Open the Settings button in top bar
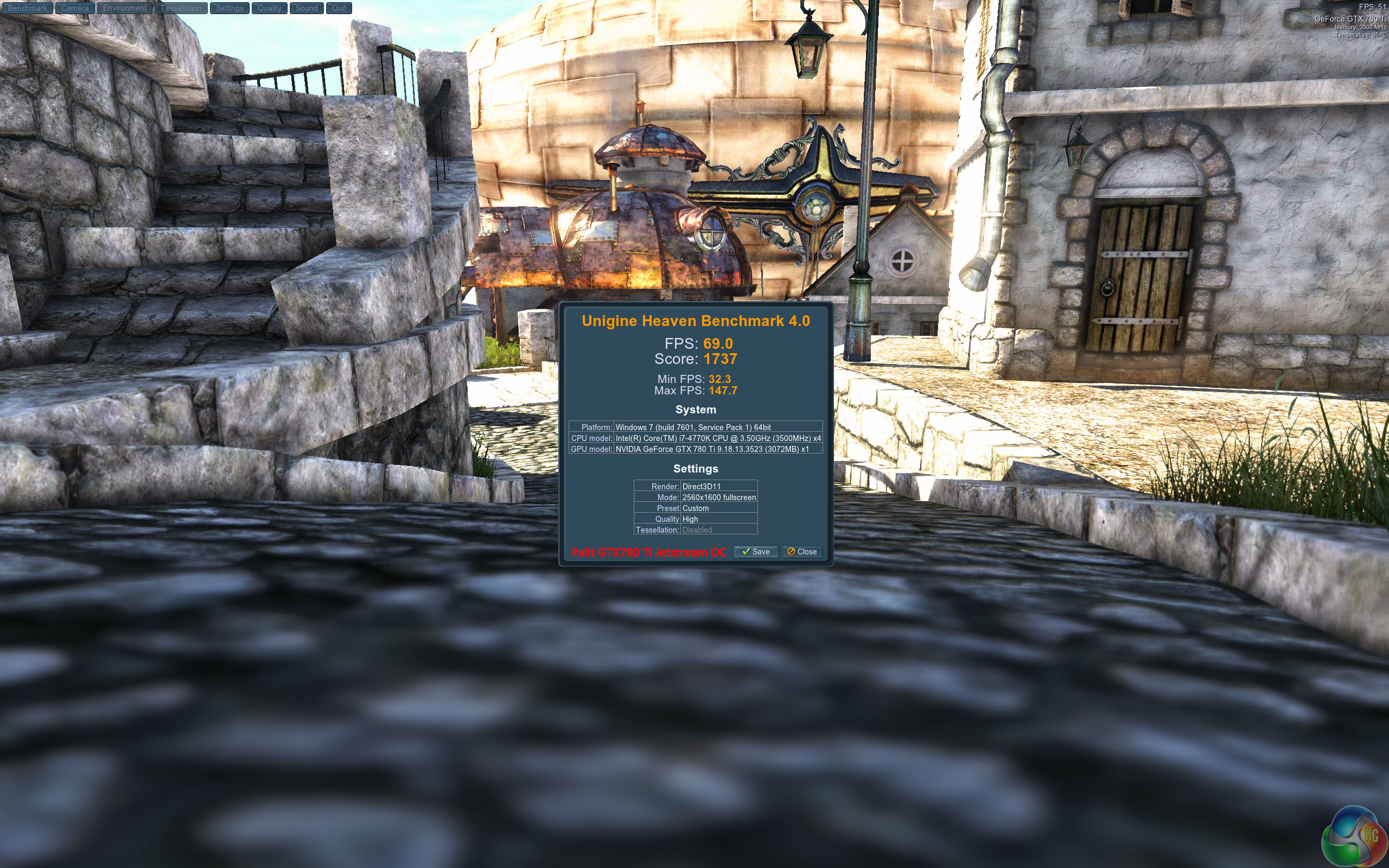 click(230, 8)
